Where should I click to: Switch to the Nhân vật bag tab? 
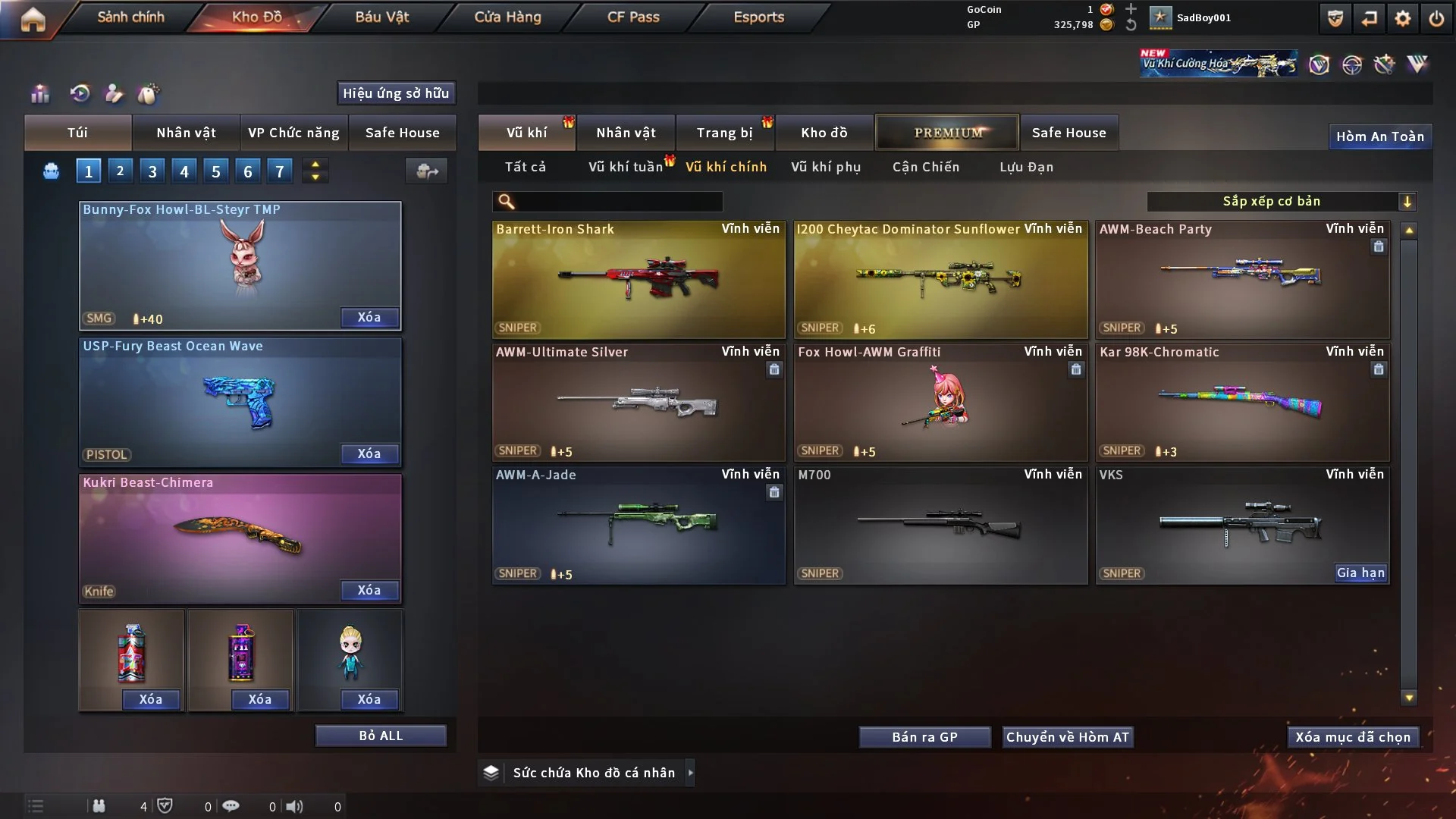[187, 133]
